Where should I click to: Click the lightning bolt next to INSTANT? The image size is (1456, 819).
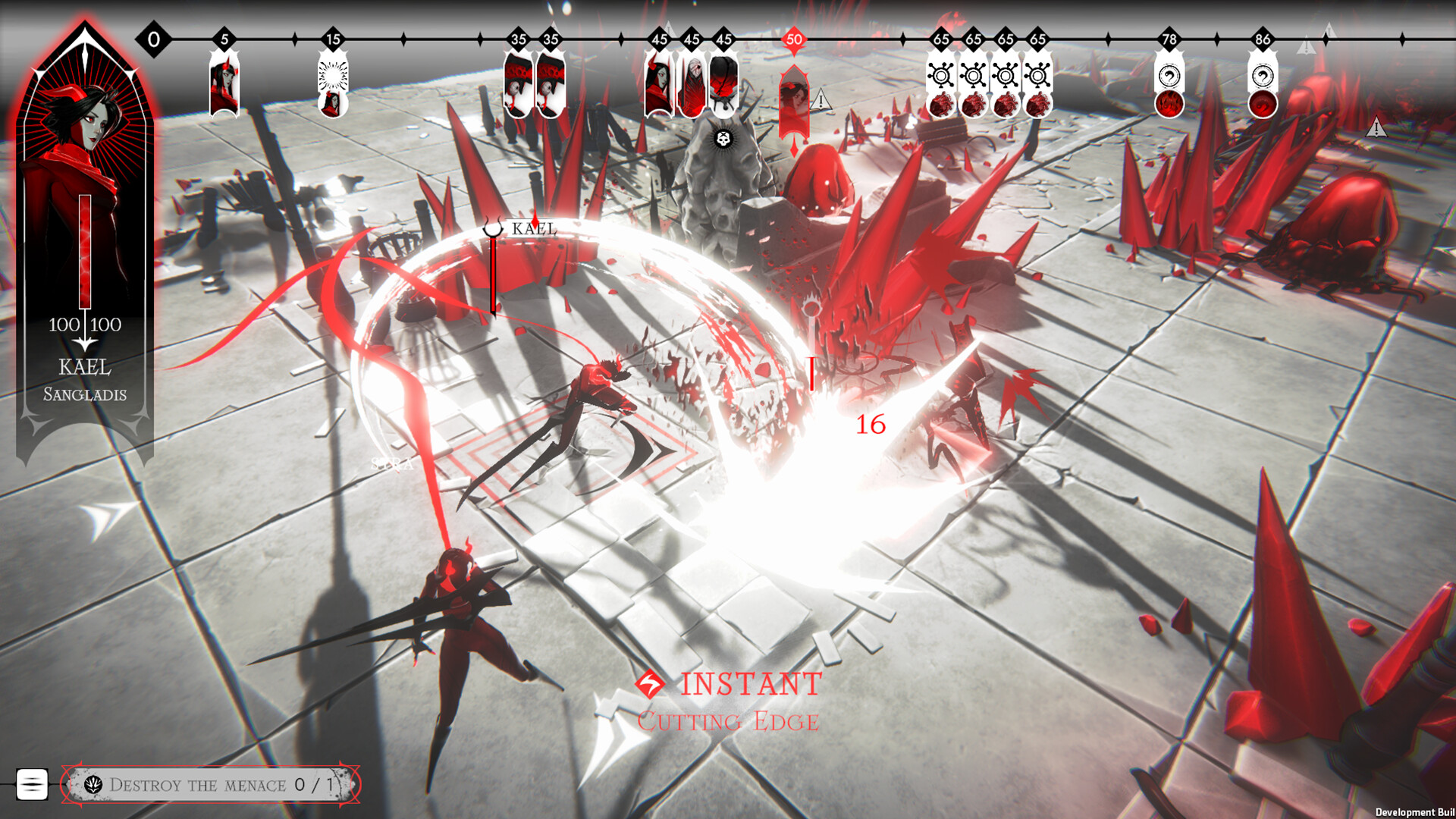point(651,684)
